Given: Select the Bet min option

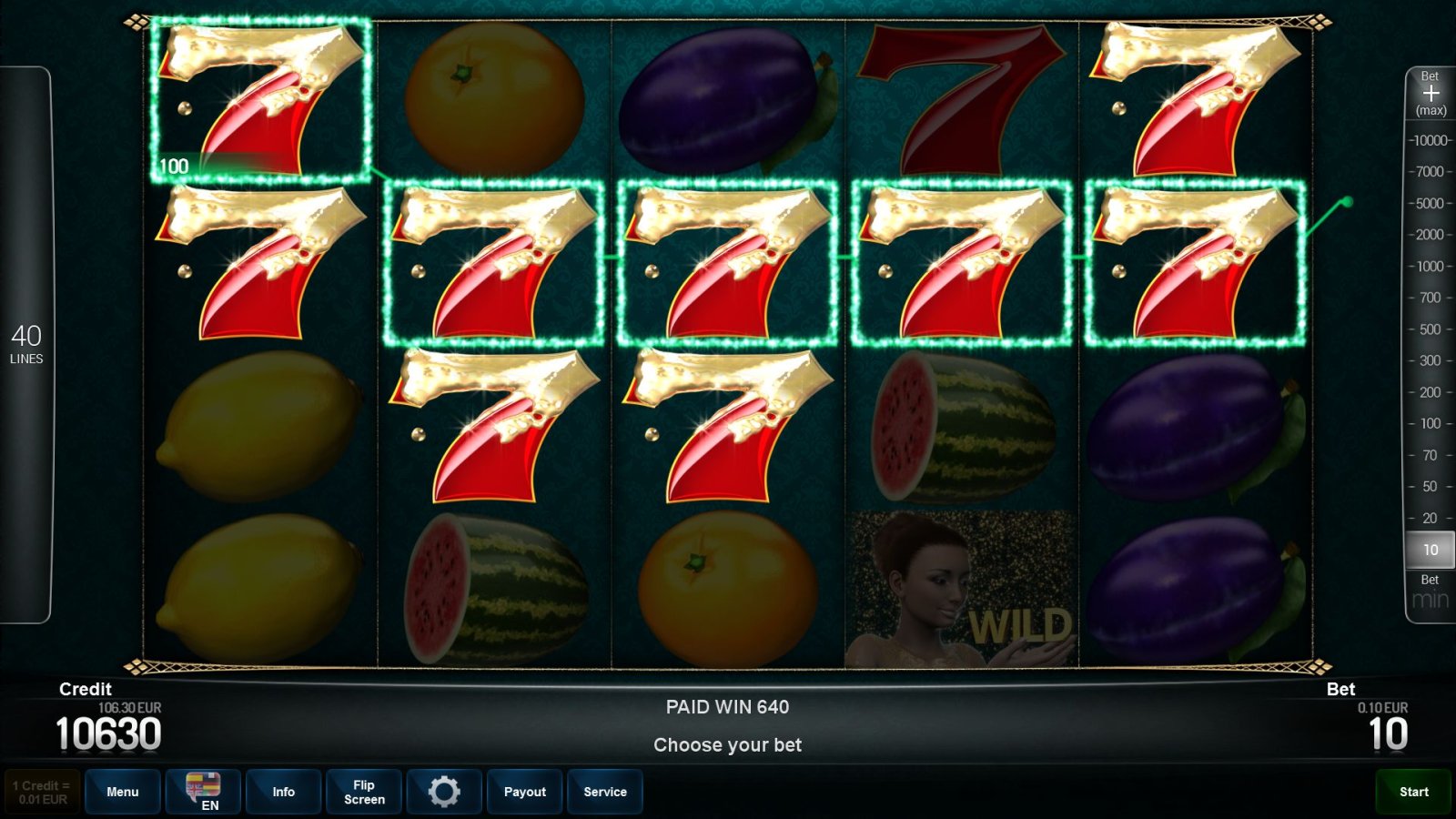Looking at the screenshot, I should 1429,590.
